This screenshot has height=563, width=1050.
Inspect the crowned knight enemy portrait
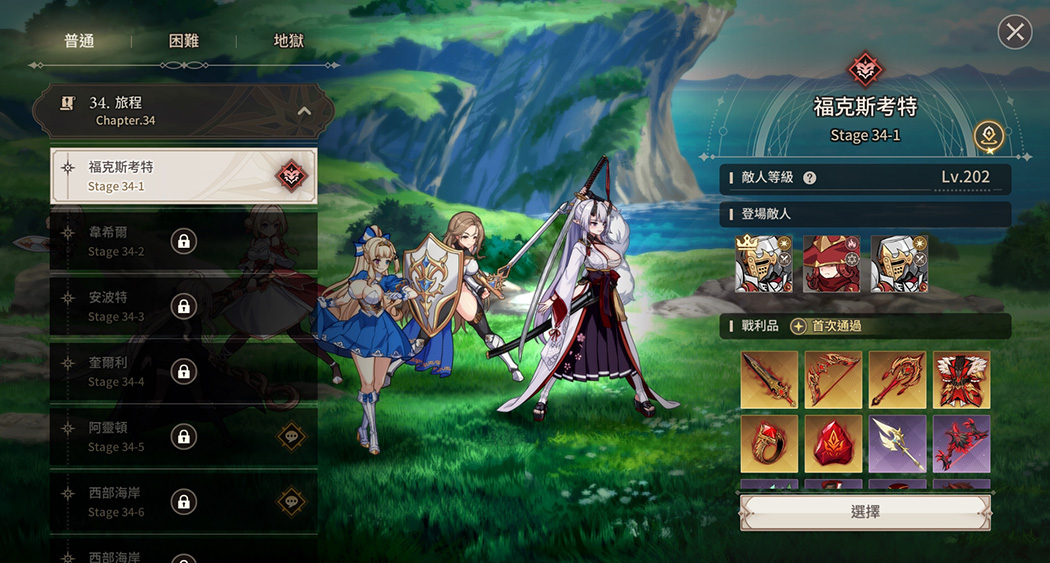point(764,264)
